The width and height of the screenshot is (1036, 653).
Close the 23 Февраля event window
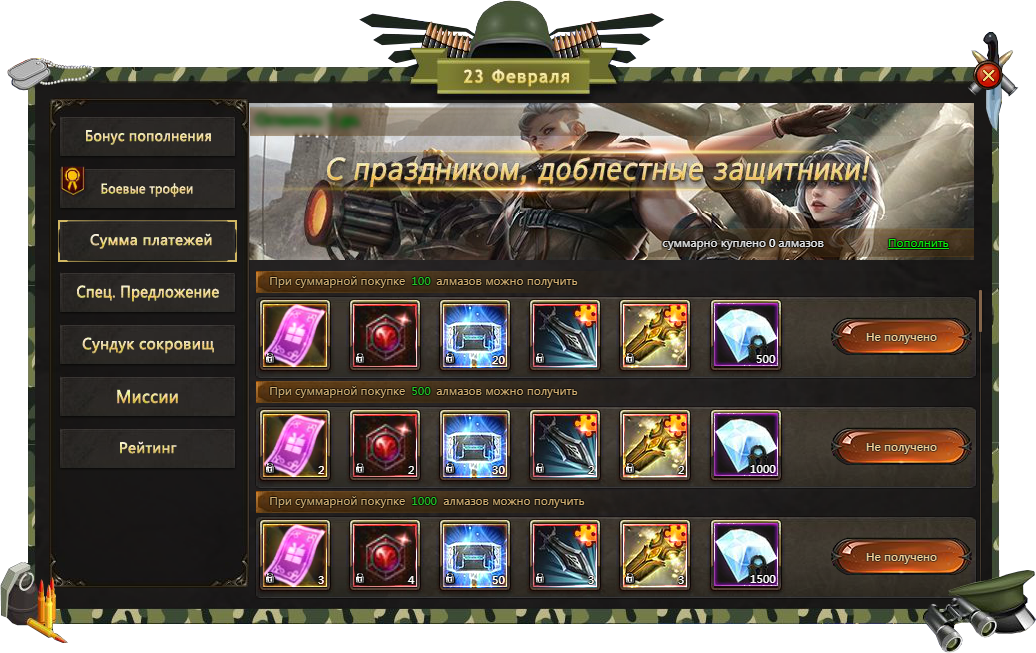(x=988, y=75)
